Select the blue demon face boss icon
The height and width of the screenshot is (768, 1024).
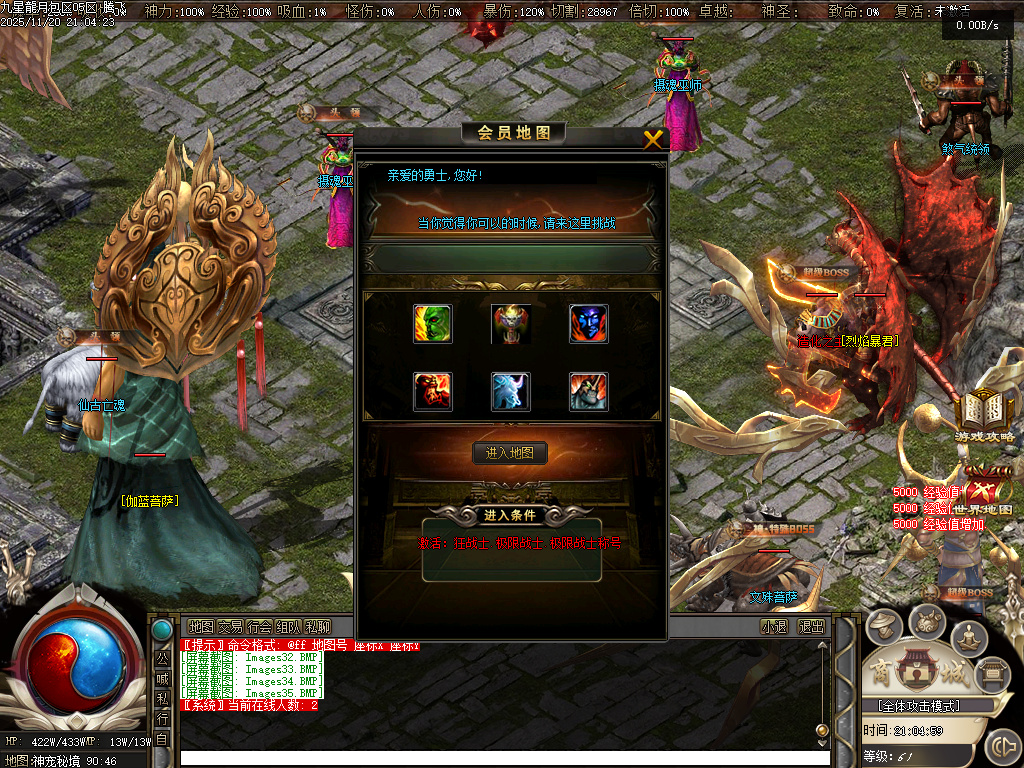(589, 324)
